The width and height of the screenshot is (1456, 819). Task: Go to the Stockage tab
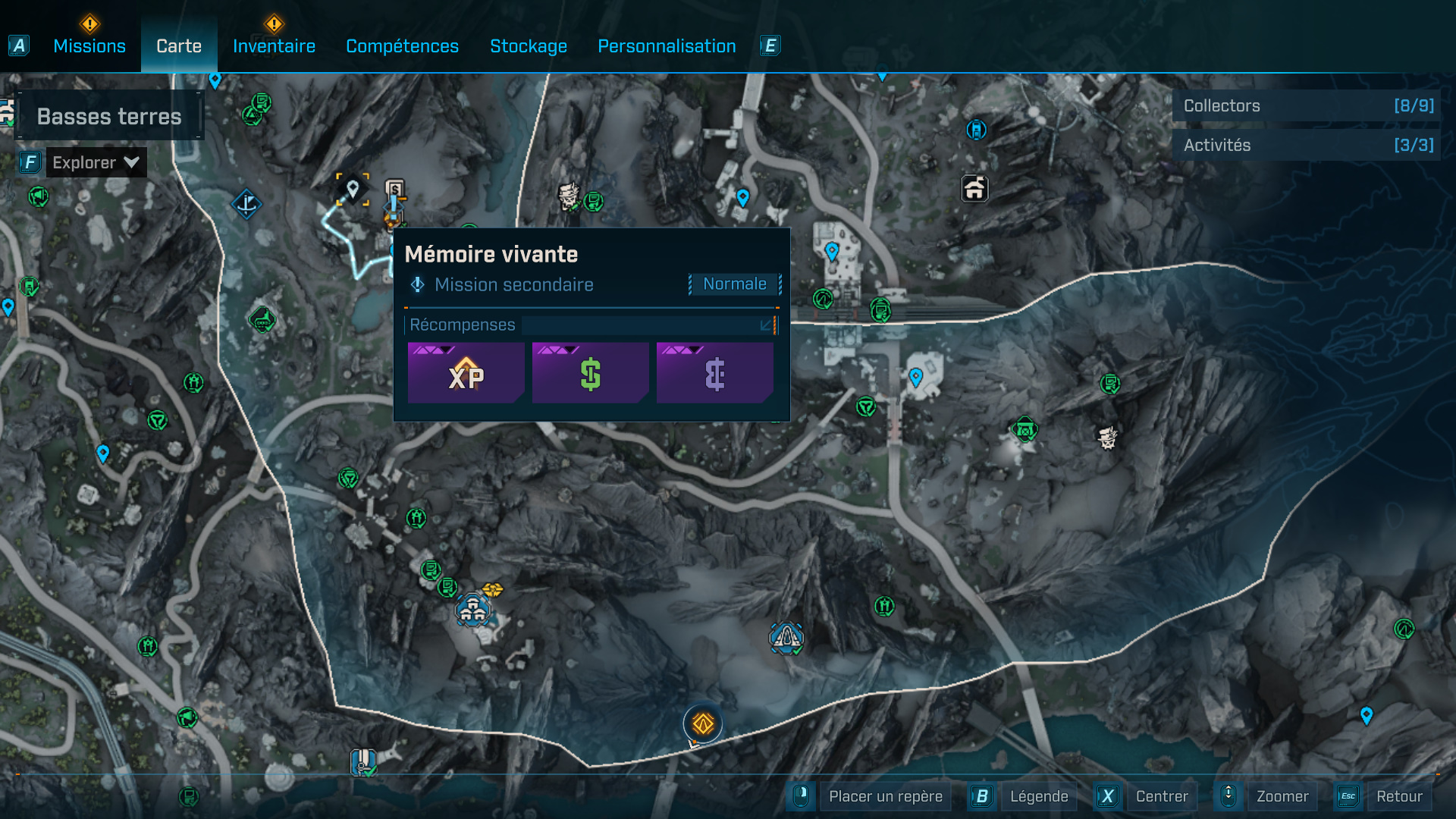click(529, 46)
